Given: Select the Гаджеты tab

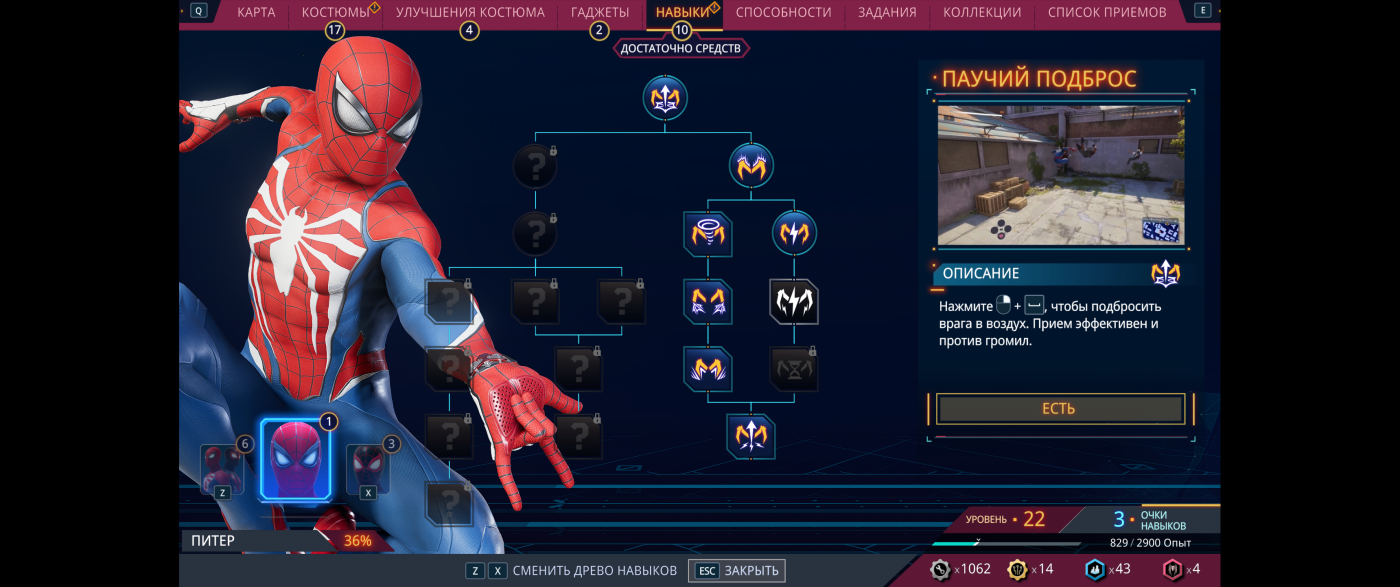Looking at the screenshot, I should coord(600,12).
